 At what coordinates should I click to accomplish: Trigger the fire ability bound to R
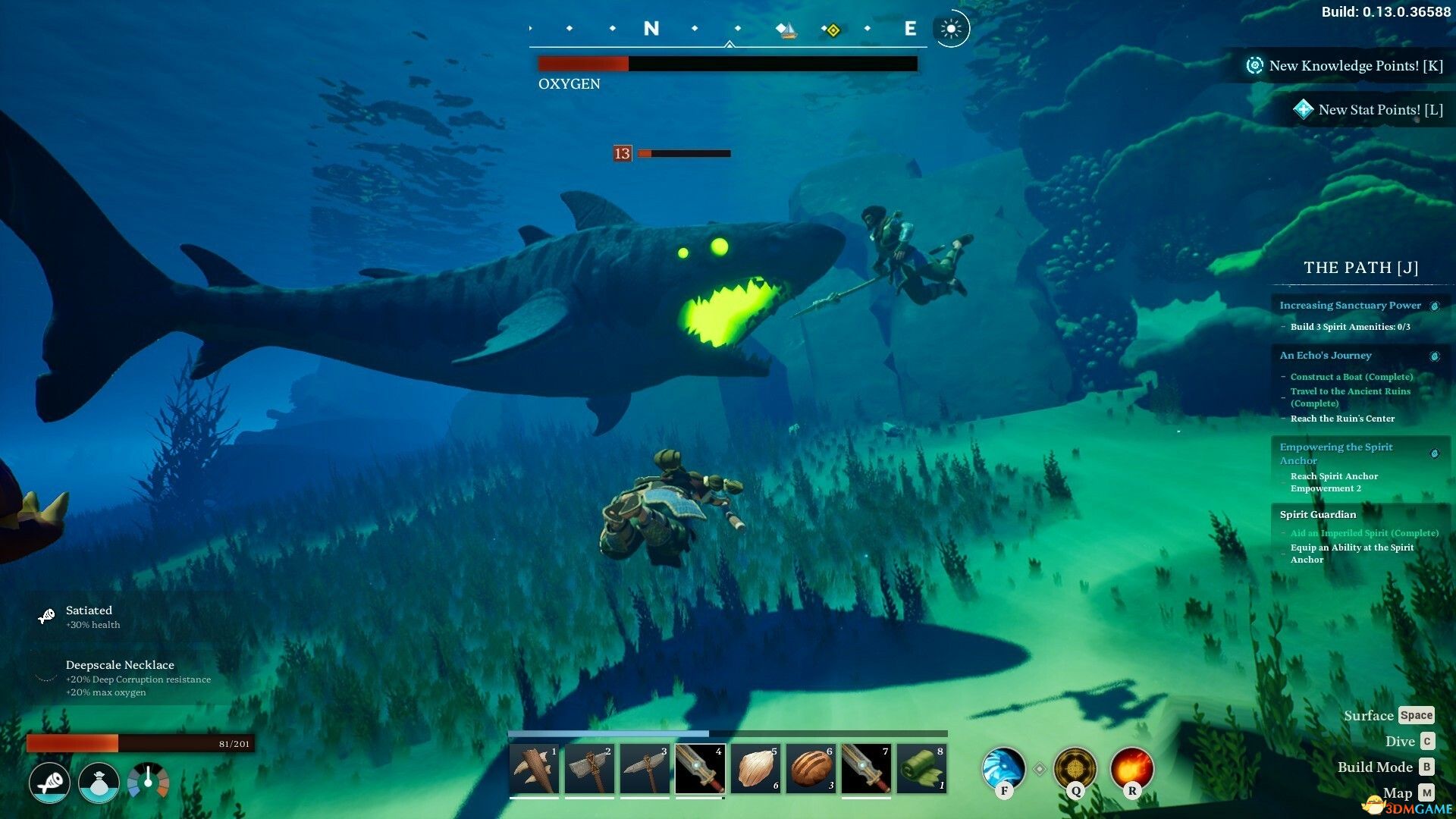[x=1131, y=770]
